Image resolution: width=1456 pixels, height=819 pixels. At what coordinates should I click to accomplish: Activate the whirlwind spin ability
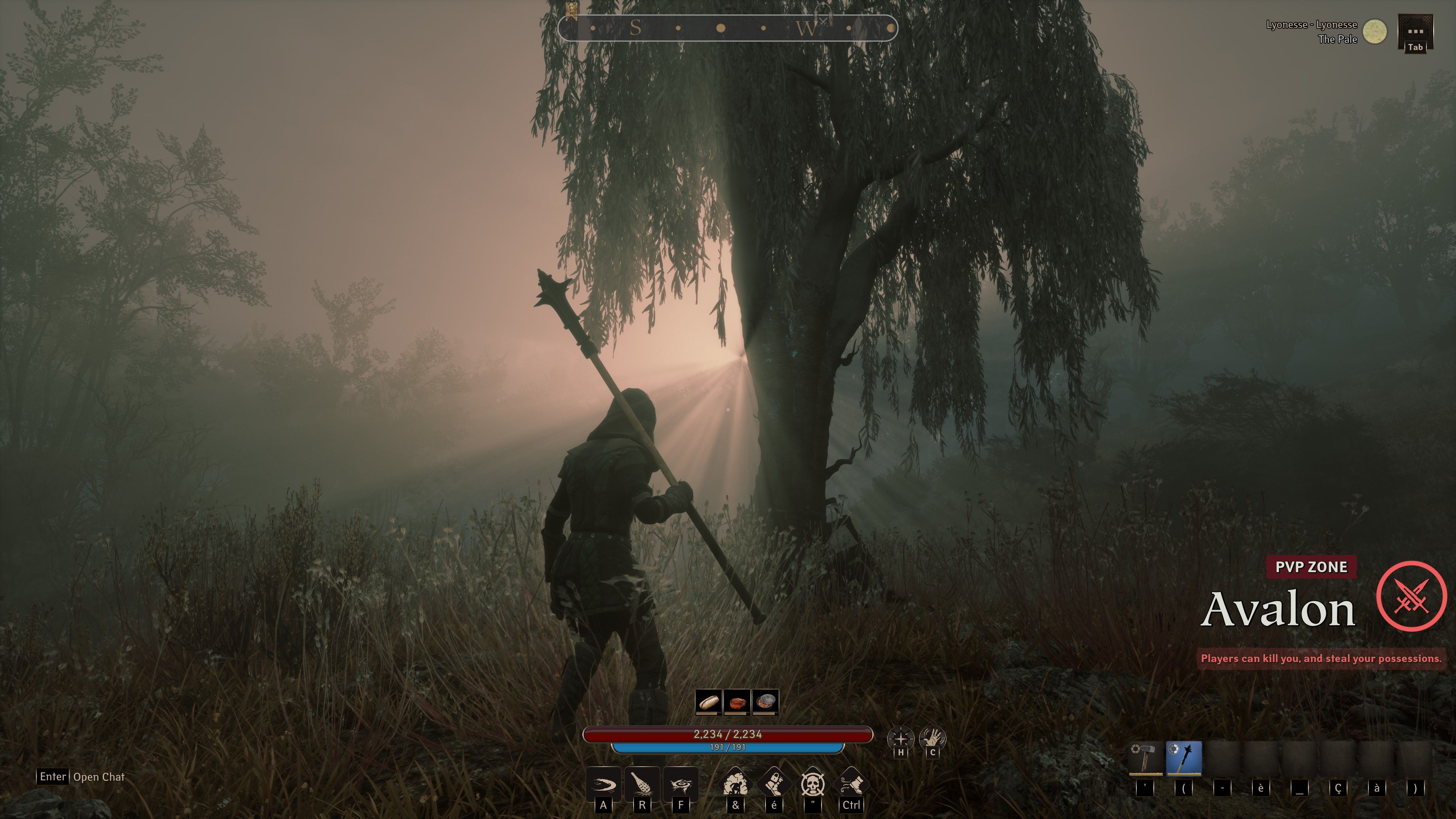(680, 784)
